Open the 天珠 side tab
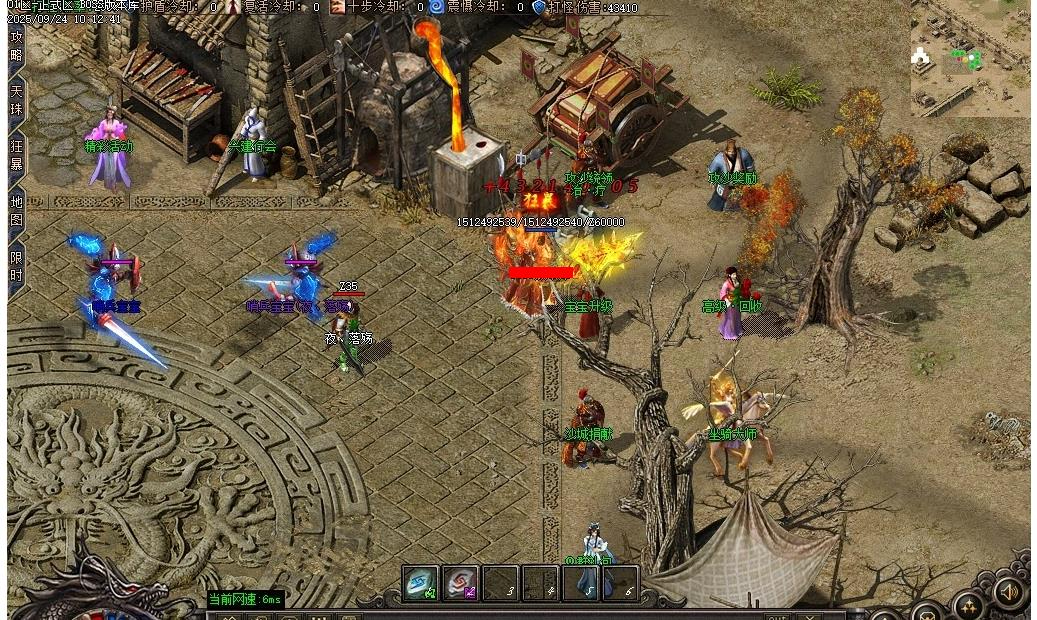 point(16,99)
